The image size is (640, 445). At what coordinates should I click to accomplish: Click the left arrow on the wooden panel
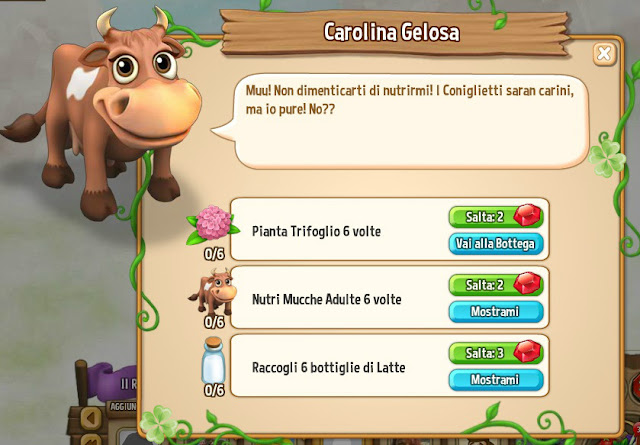coord(91,415)
